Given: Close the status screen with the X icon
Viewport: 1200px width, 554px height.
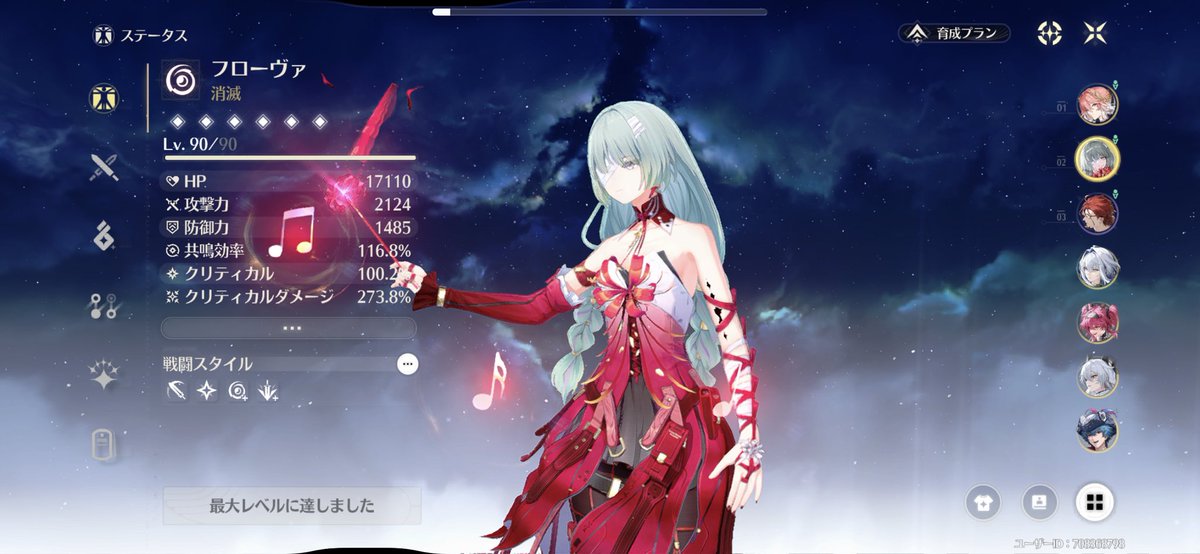Looking at the screenshot, I should 1095,33.
